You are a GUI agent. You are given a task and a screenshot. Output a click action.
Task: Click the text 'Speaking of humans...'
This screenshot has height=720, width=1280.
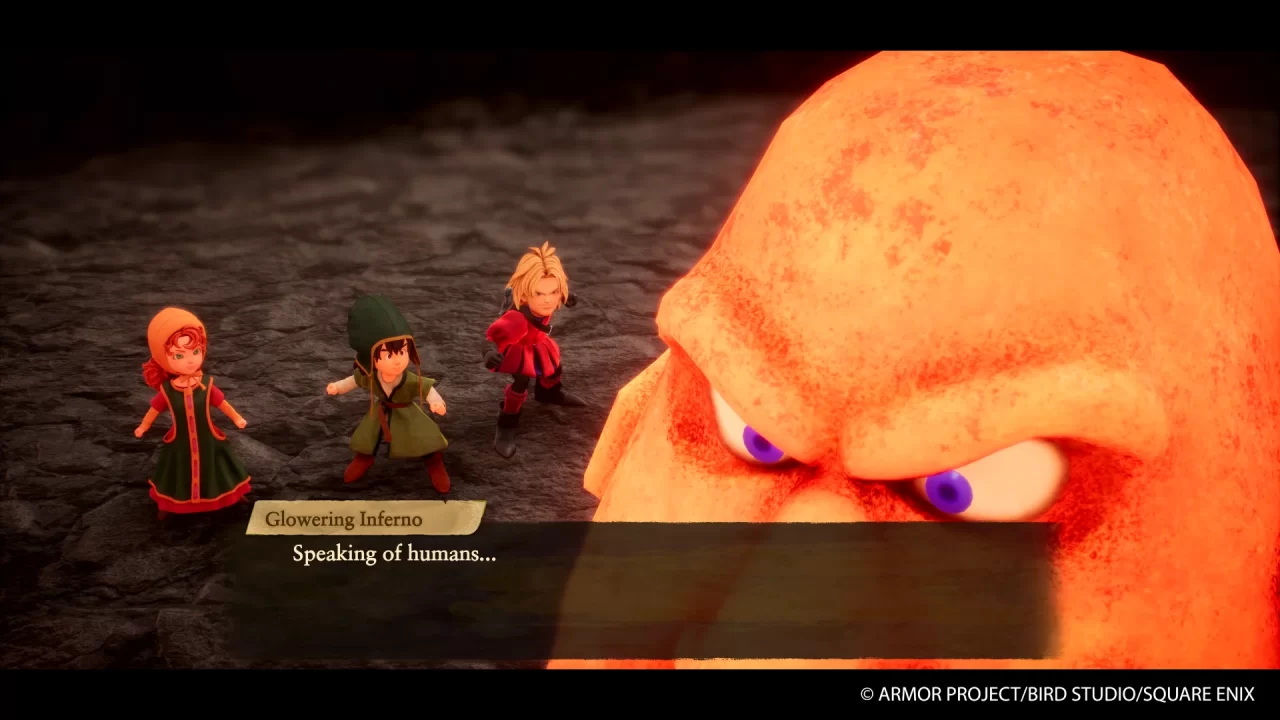tap(394, 553)
